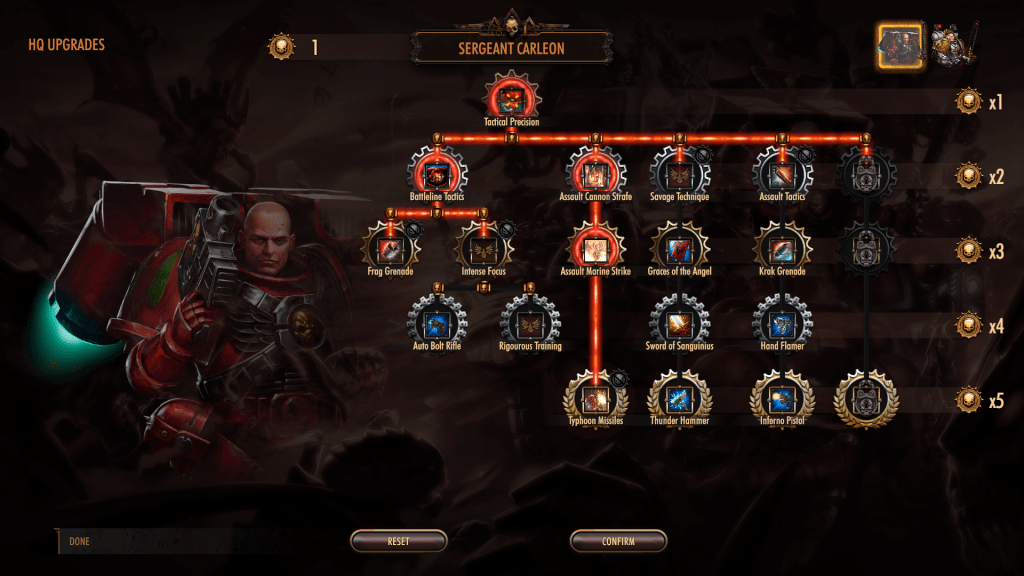Unlock the Frag Grenade upgrade

coord(390,247)
